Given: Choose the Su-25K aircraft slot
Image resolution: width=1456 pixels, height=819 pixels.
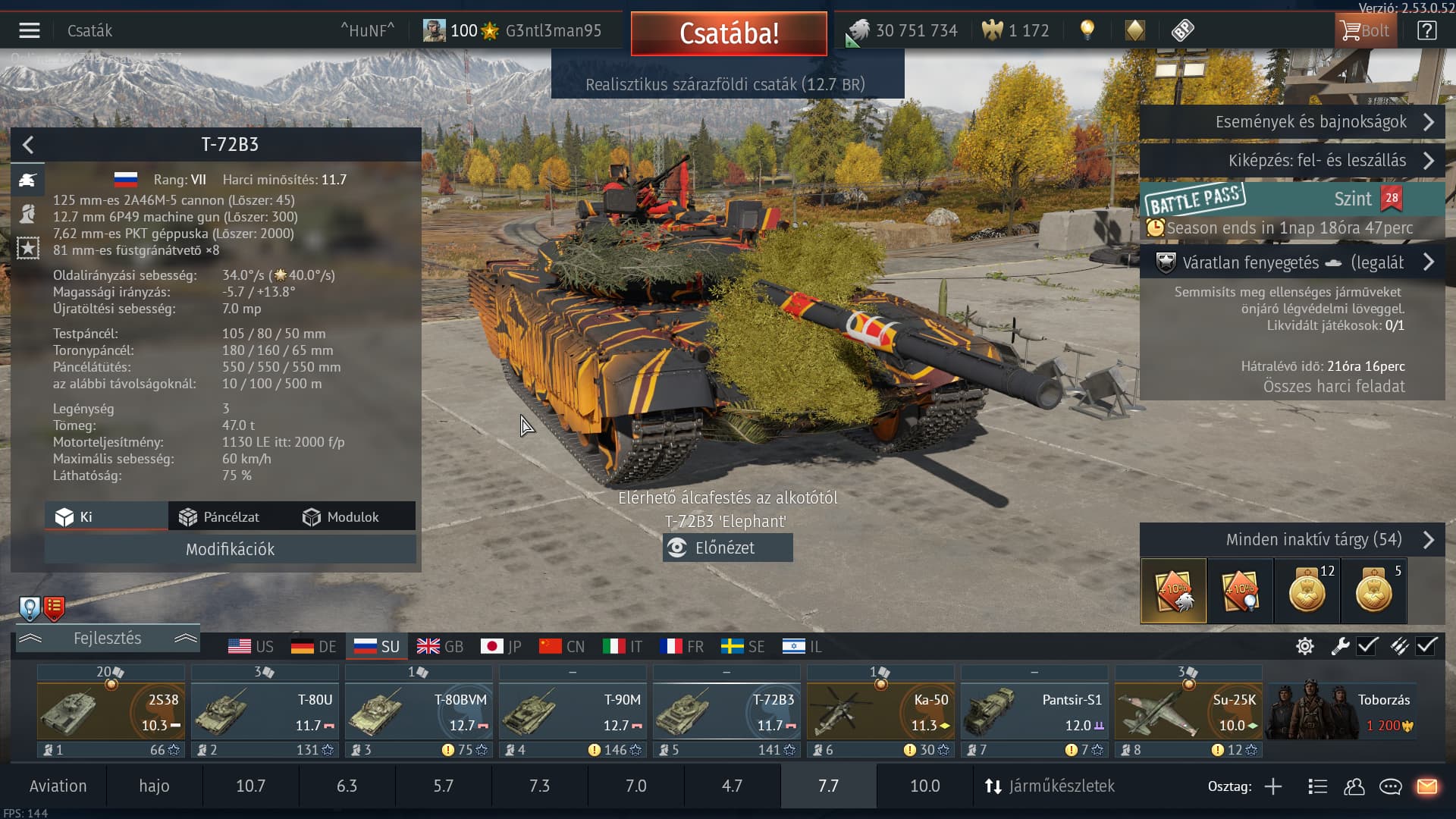Looking at the screenshot, I should point(1188,711).
